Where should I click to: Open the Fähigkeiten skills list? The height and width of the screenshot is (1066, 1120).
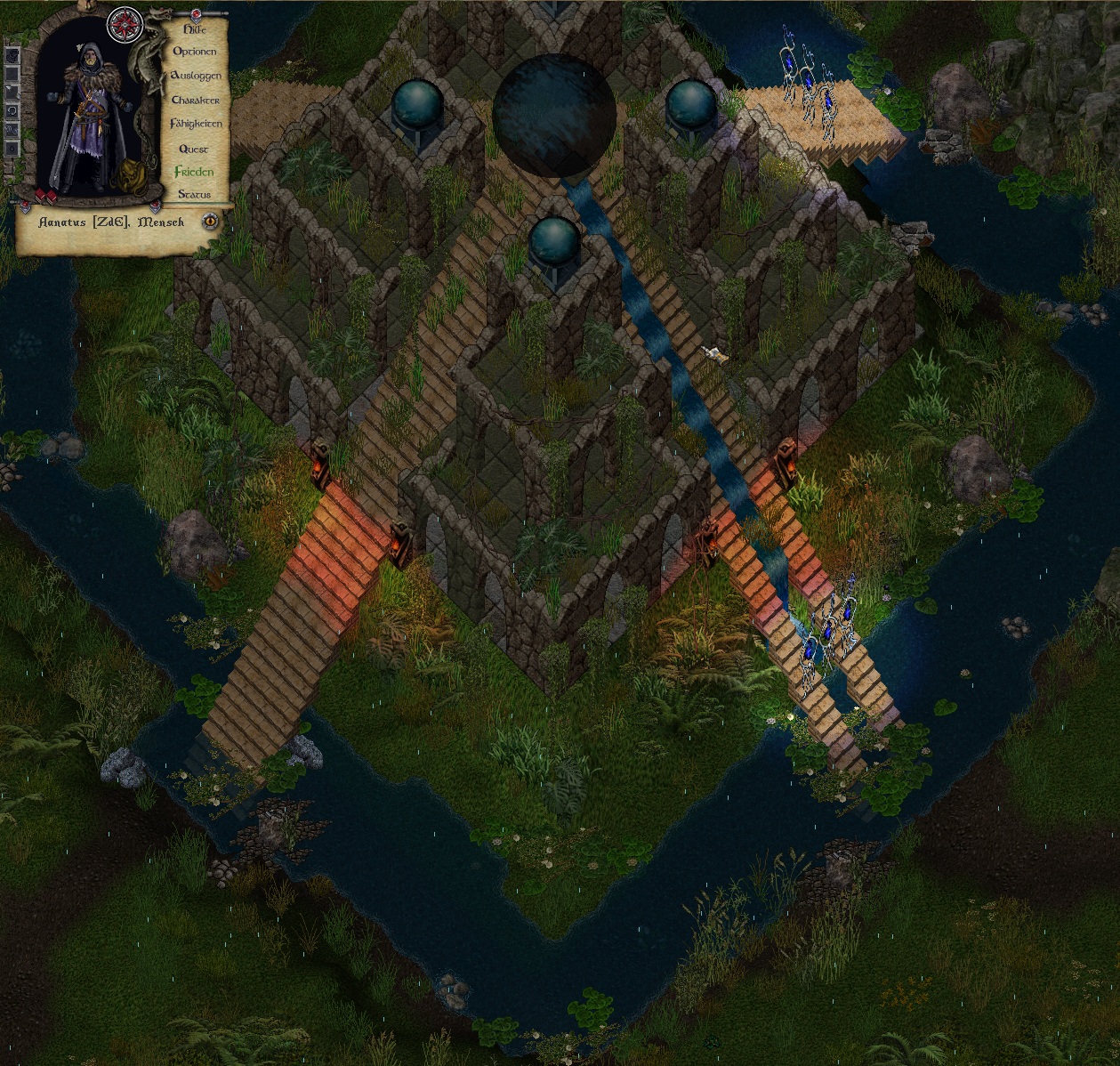(196, 125)
